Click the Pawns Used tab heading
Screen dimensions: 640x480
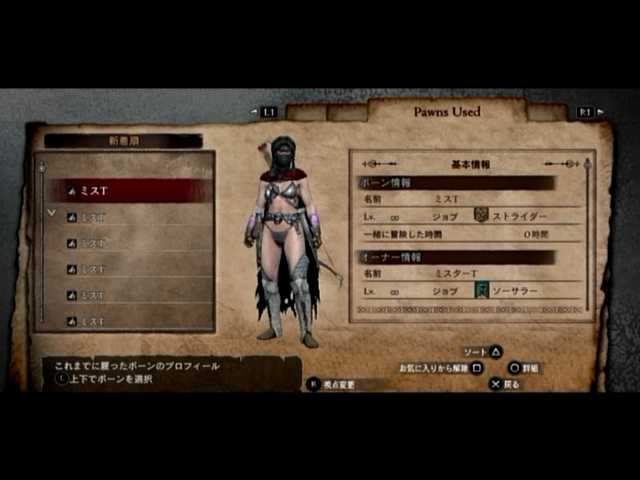[447, 112]
